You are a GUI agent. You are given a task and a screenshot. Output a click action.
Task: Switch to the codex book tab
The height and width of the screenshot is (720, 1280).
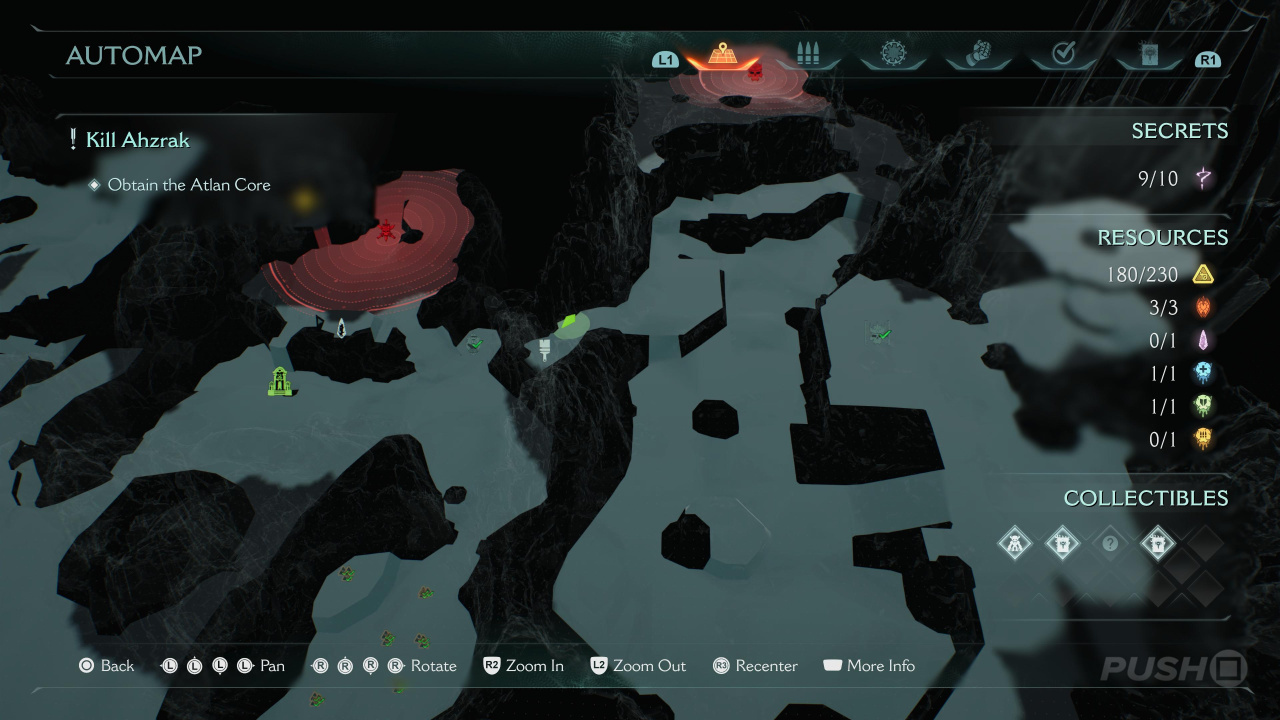click(1148, 55)
